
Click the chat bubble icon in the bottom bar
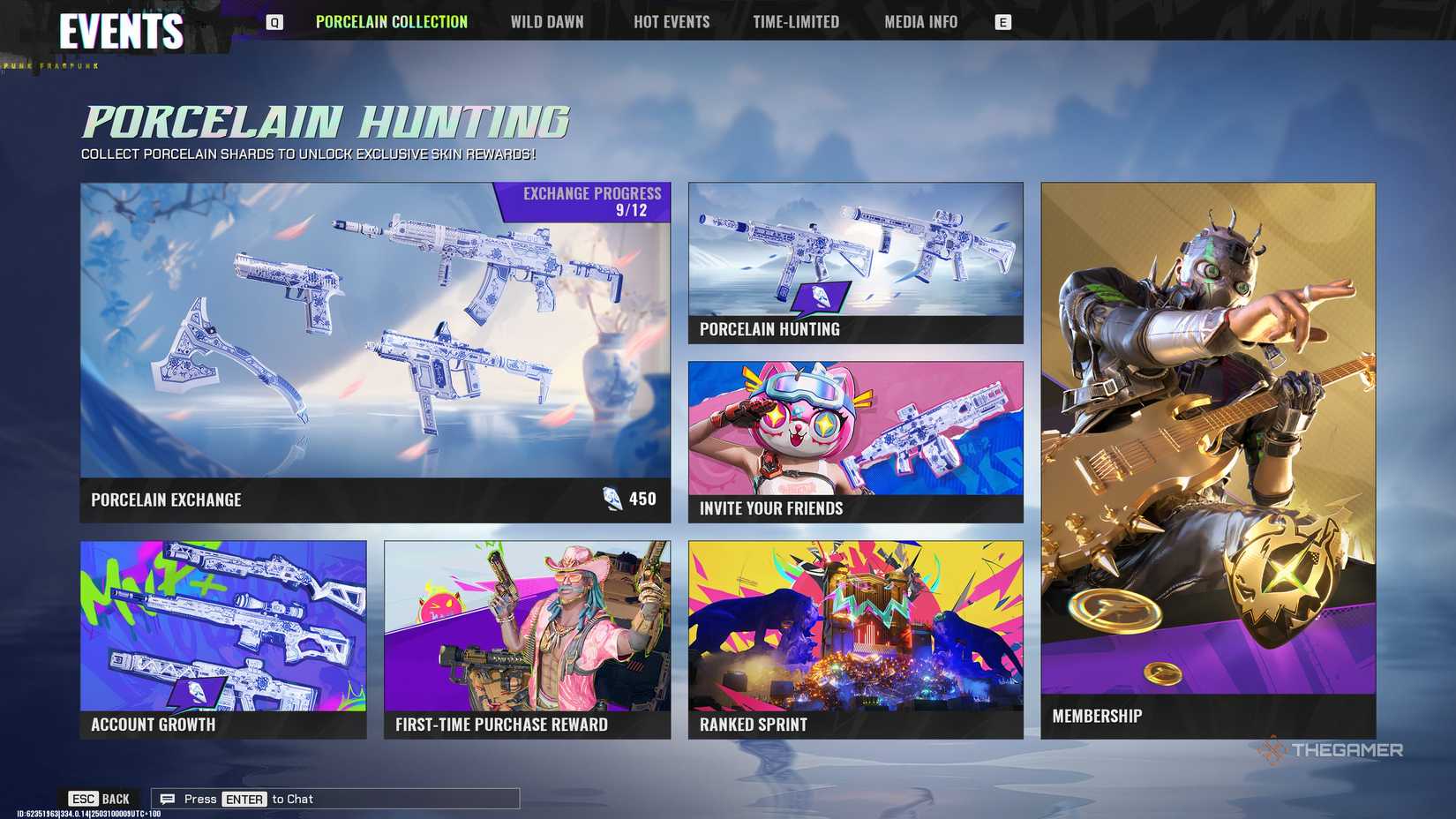(x=167, y=799)
